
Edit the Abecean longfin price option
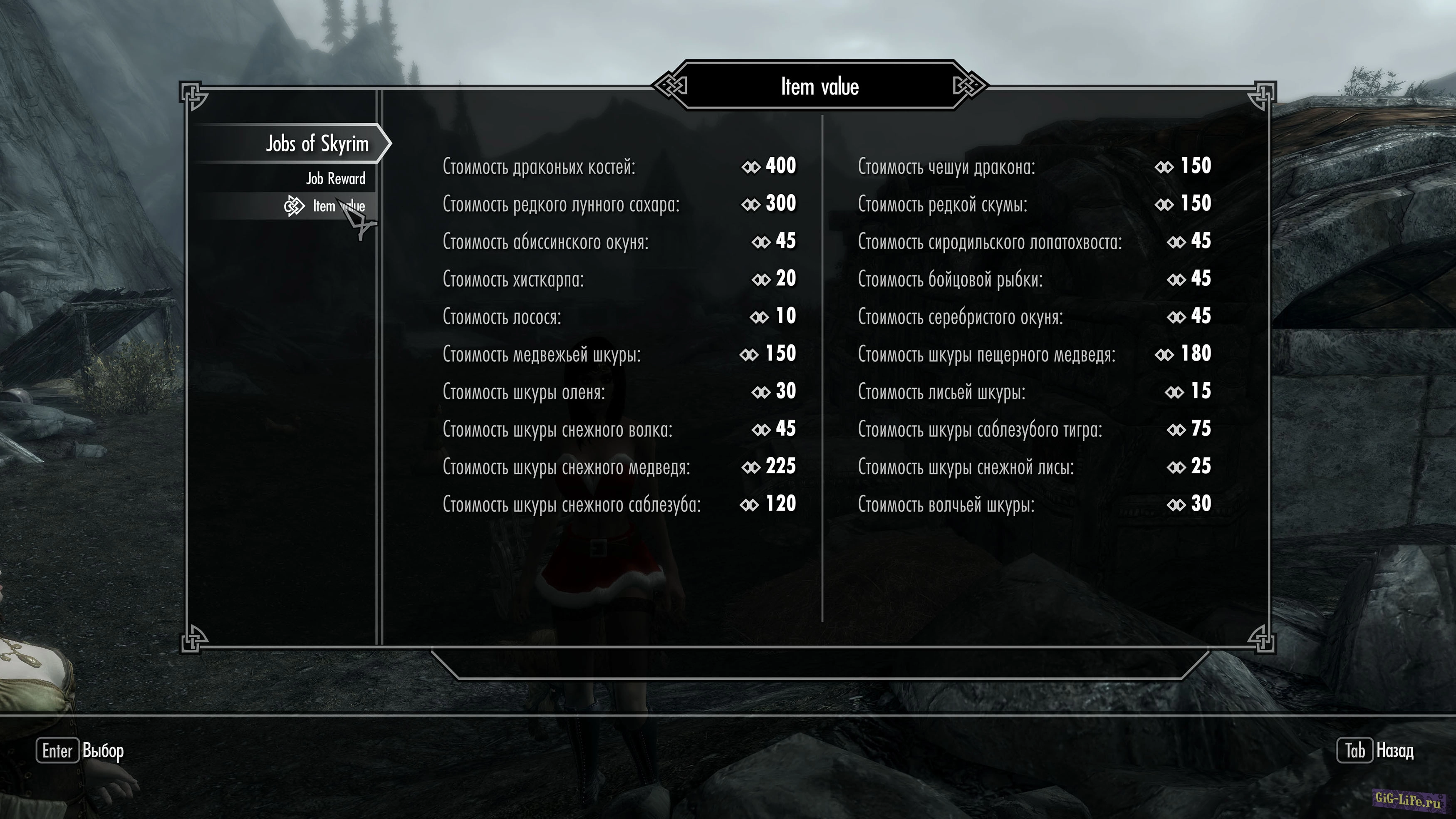point(619,241)
